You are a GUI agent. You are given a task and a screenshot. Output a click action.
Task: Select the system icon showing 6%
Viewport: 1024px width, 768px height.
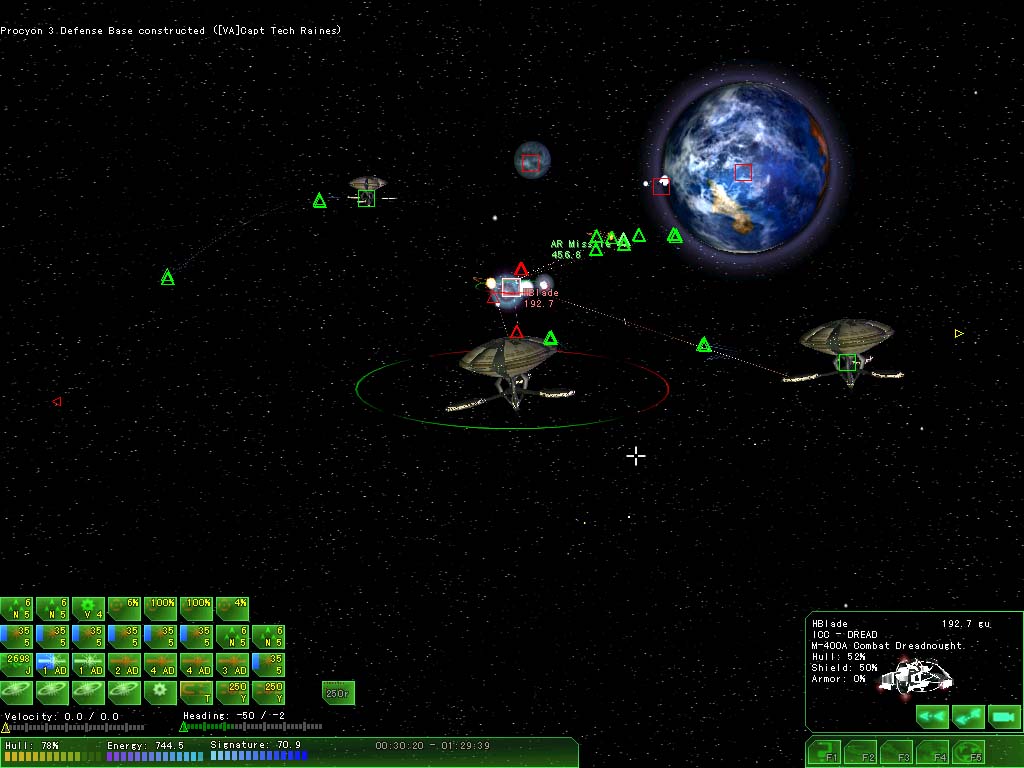tap(124, 609)
